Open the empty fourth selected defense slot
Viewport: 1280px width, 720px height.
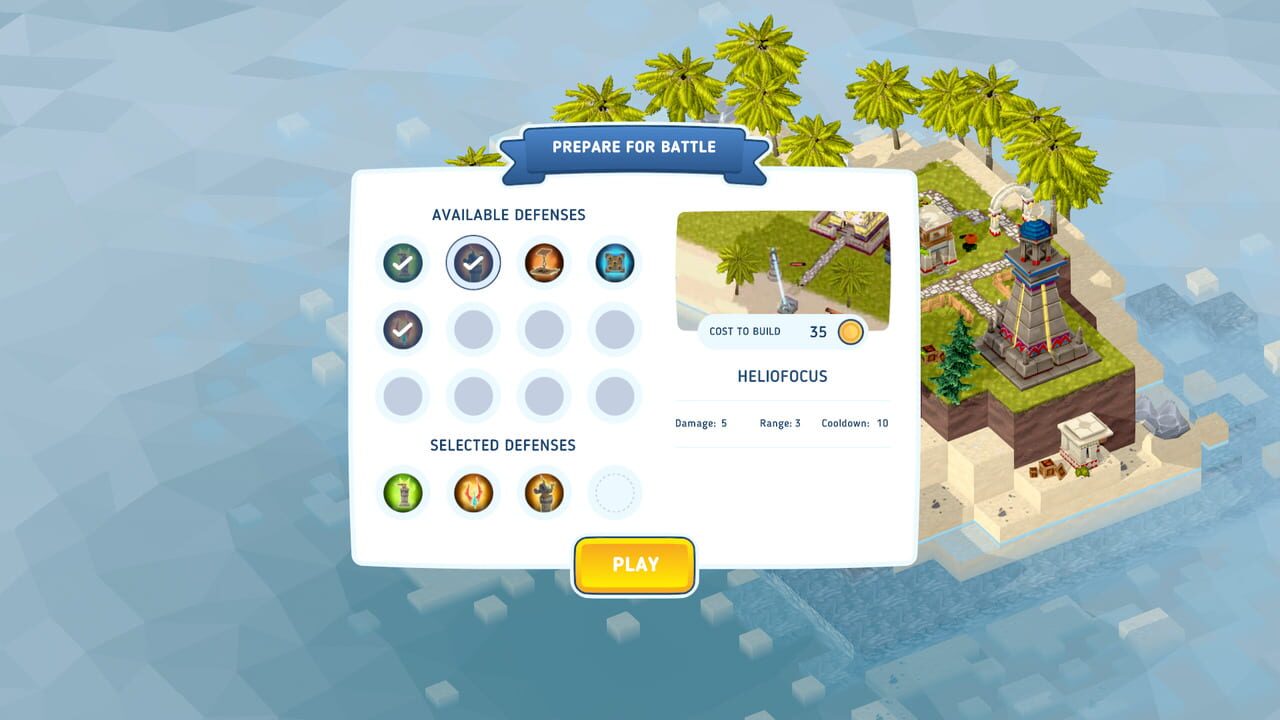(614, 492)
